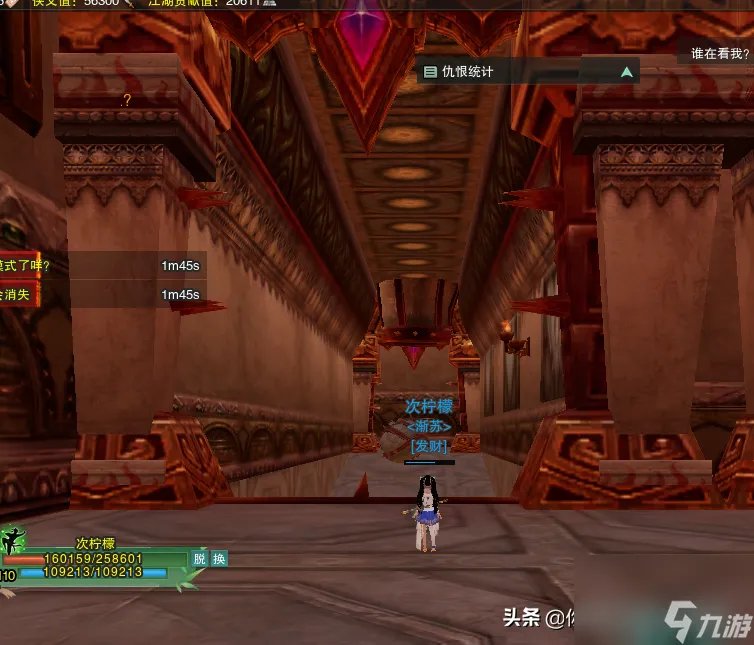The height and width of the screenshot is (645, 754).
Task: Select the 次柠檬 player portrait icon
Action: click(x=12, y=543)
